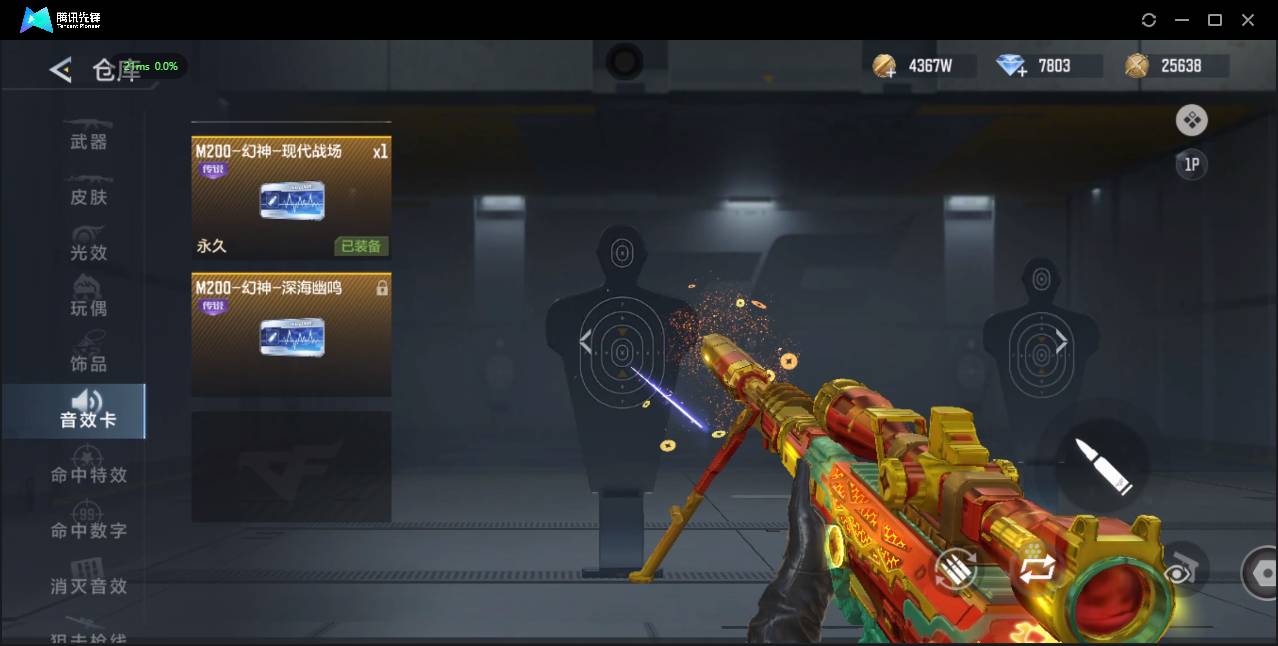Choose the 命中数字 hit numbers tab
This screenshot has height=646, width=1278.
point(88,529)
